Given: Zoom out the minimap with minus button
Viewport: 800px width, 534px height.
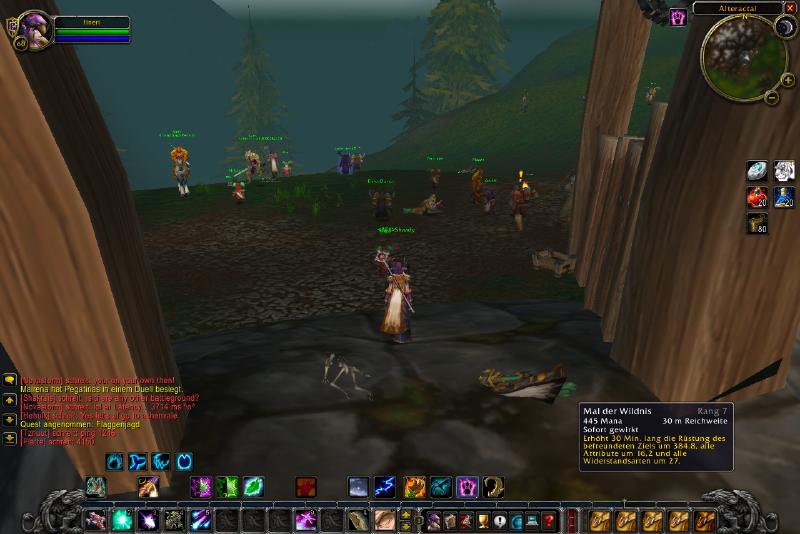Looking at the screenshot, I should point(770,98).
